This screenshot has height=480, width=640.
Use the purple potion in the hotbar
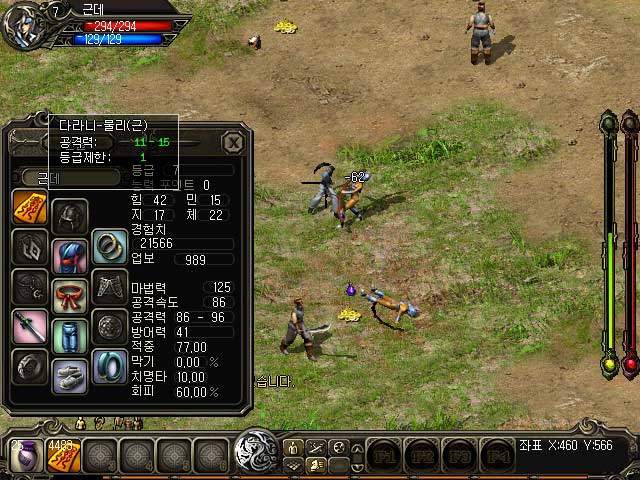[x=22, y=457]
